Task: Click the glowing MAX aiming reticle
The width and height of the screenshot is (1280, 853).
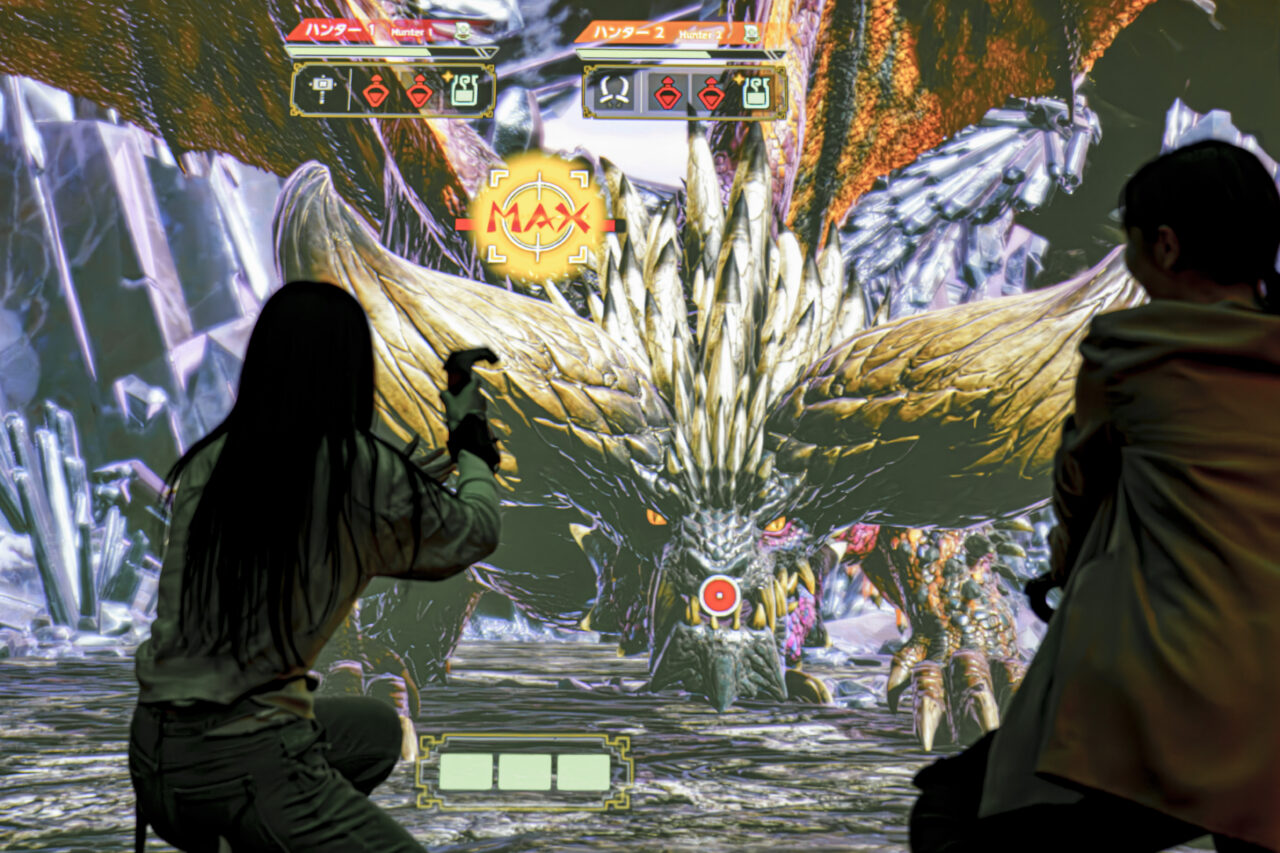Action: (538, 217)
